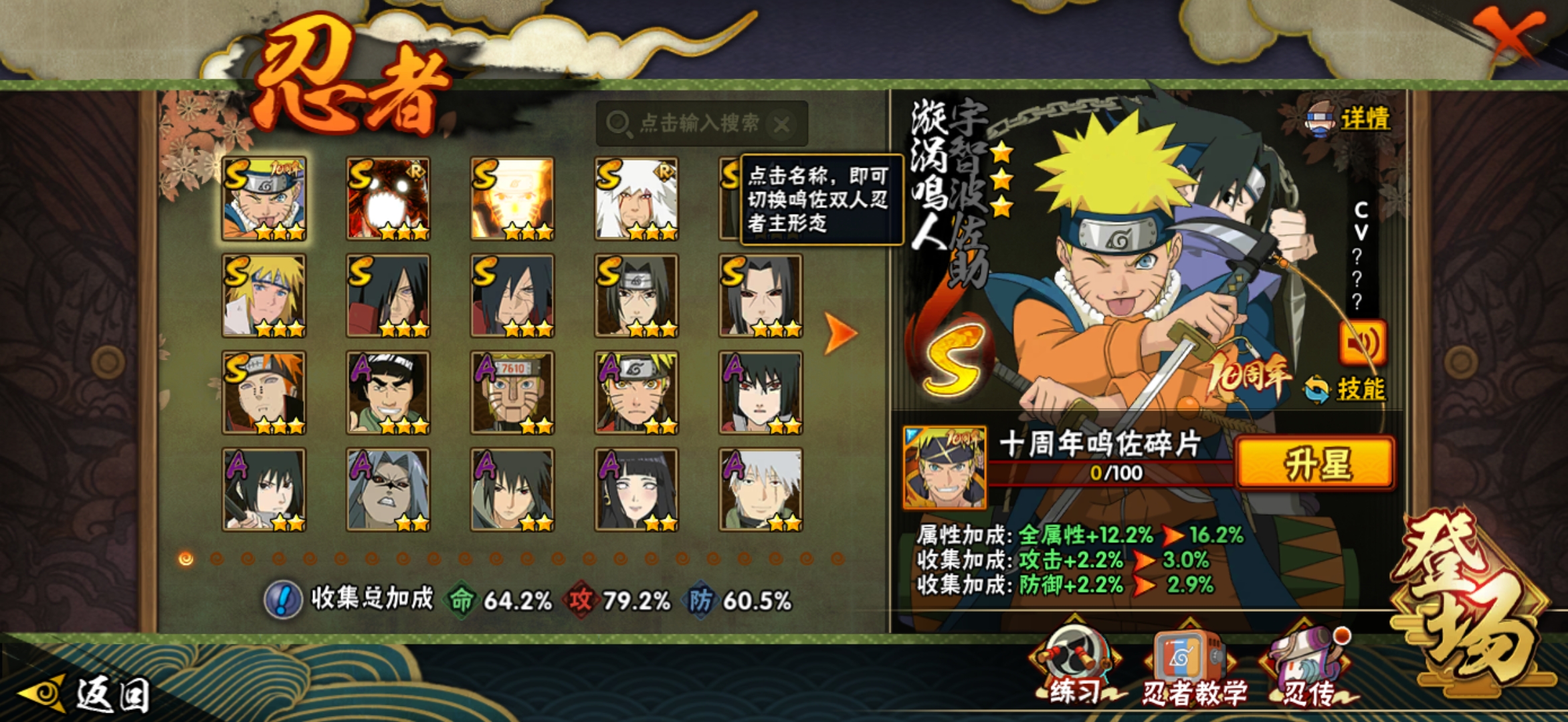
Task: Click the ninja search input field
Action: pyautogui.click(x=696, y=123)
